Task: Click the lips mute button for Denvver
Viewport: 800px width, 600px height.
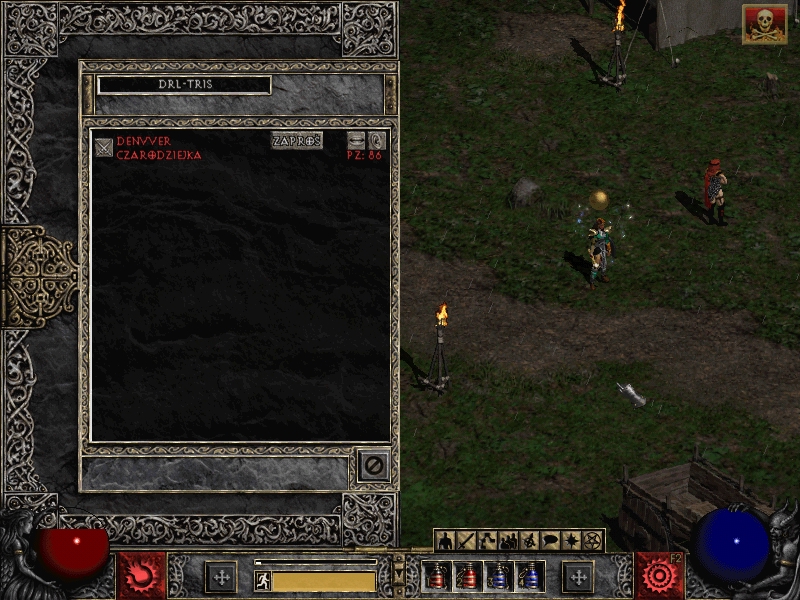Action: pos(357,141)
